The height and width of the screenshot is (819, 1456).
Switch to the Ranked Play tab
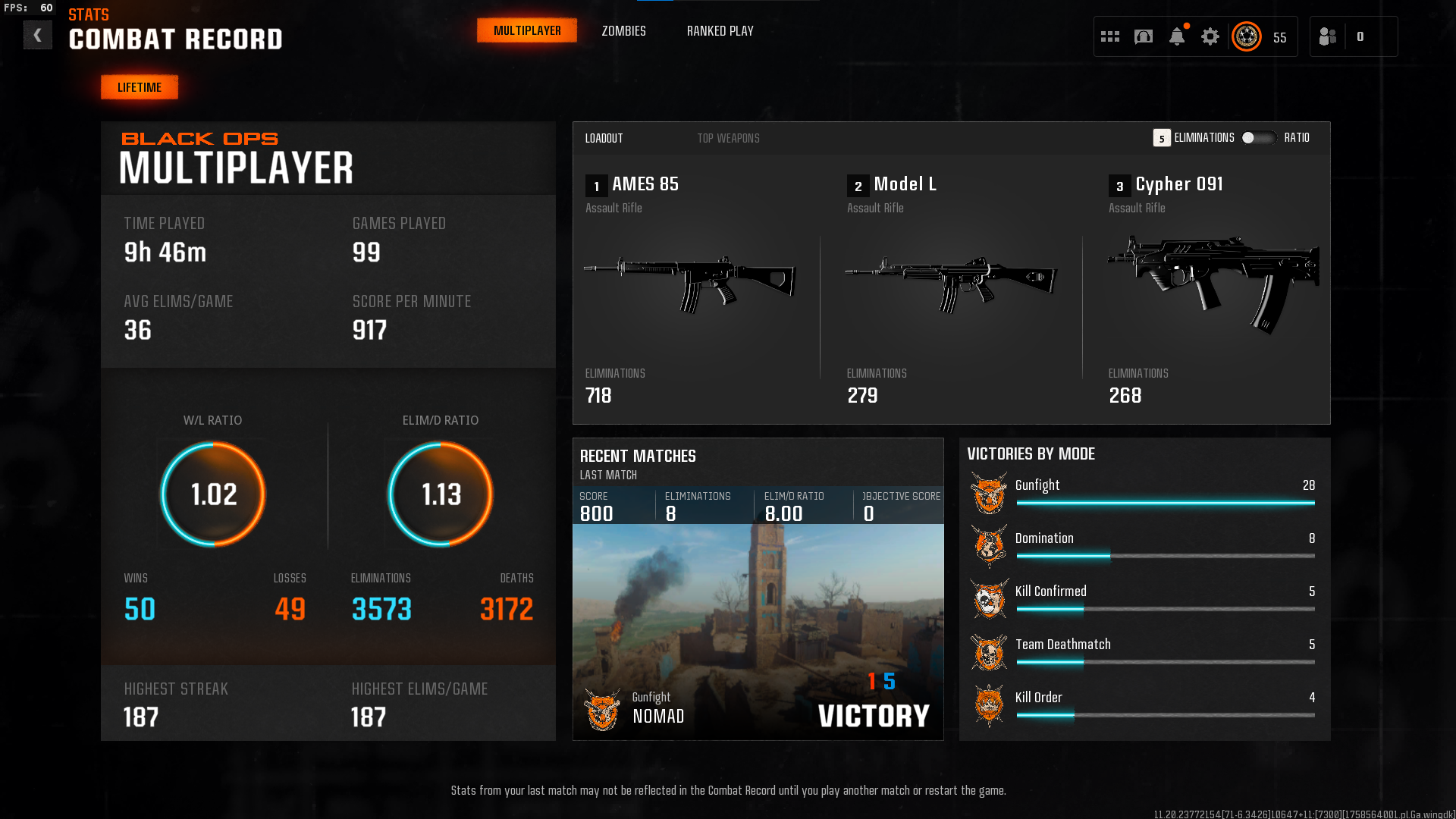(720, 31)
